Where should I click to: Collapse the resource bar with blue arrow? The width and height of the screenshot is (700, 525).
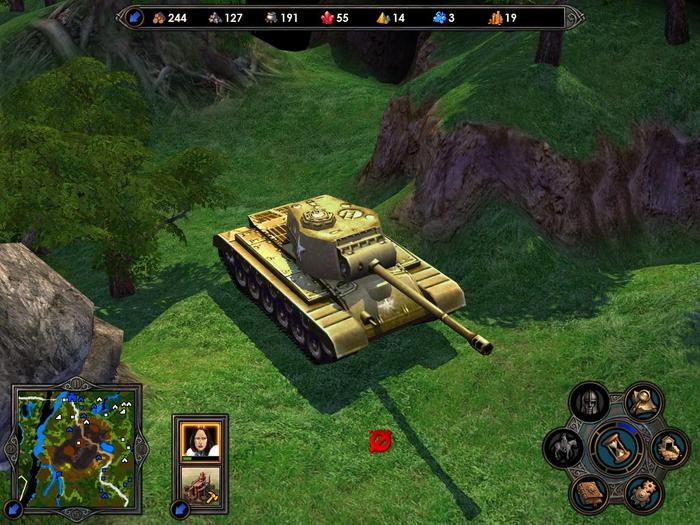pos(136,17)
